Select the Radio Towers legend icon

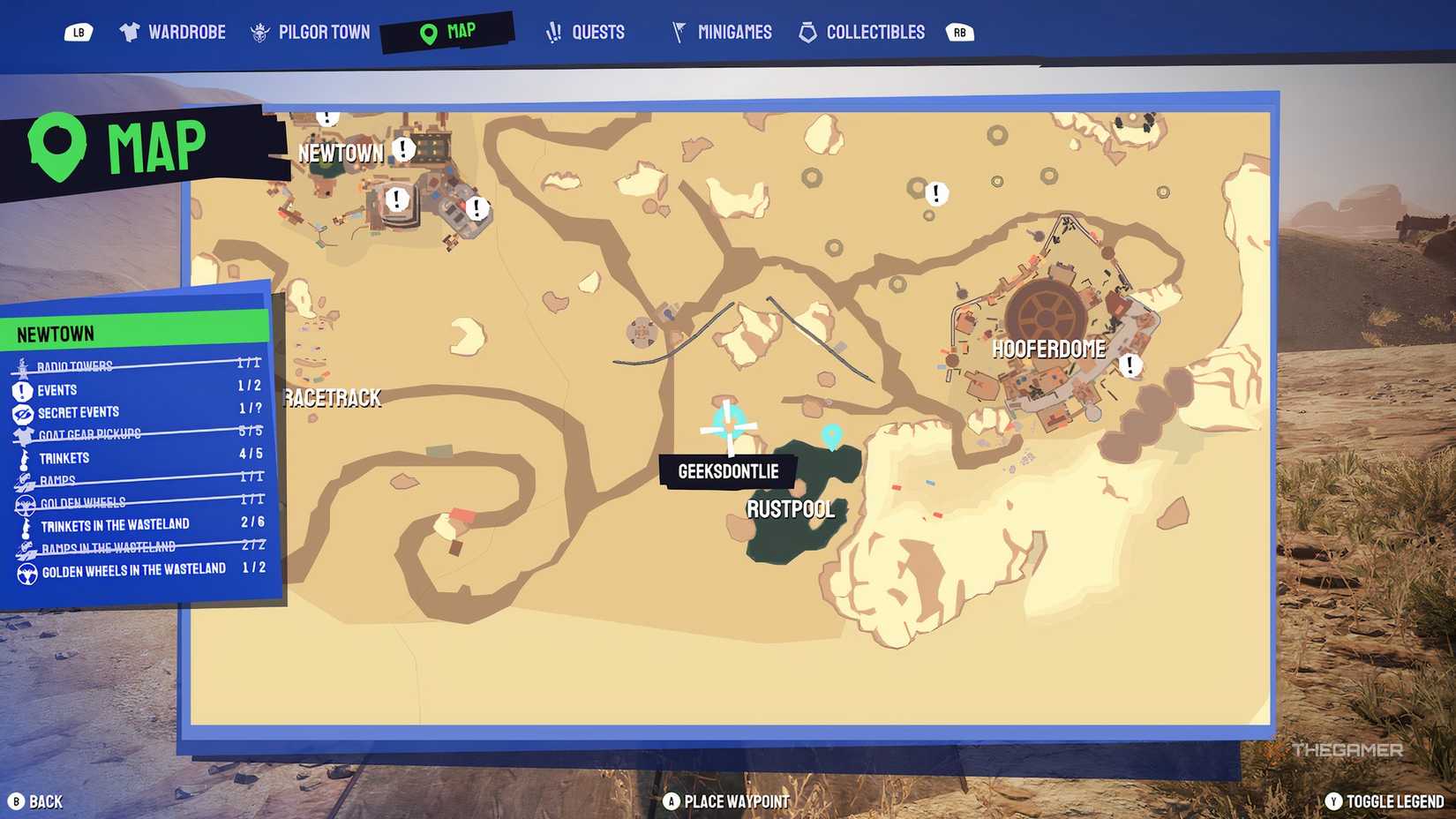pyautogui.click(x=21, y=367)
